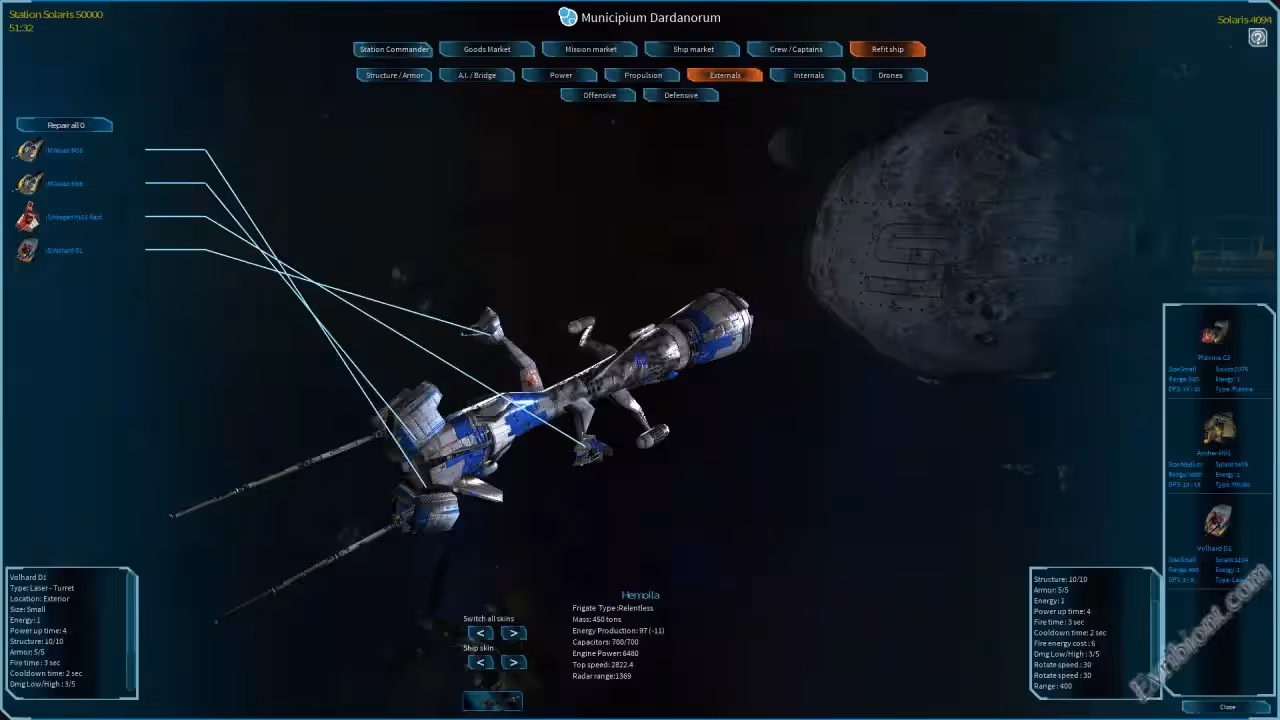Switch all skins to the previous option
Screen dimensions: 1280x720
tap(481, 633)
